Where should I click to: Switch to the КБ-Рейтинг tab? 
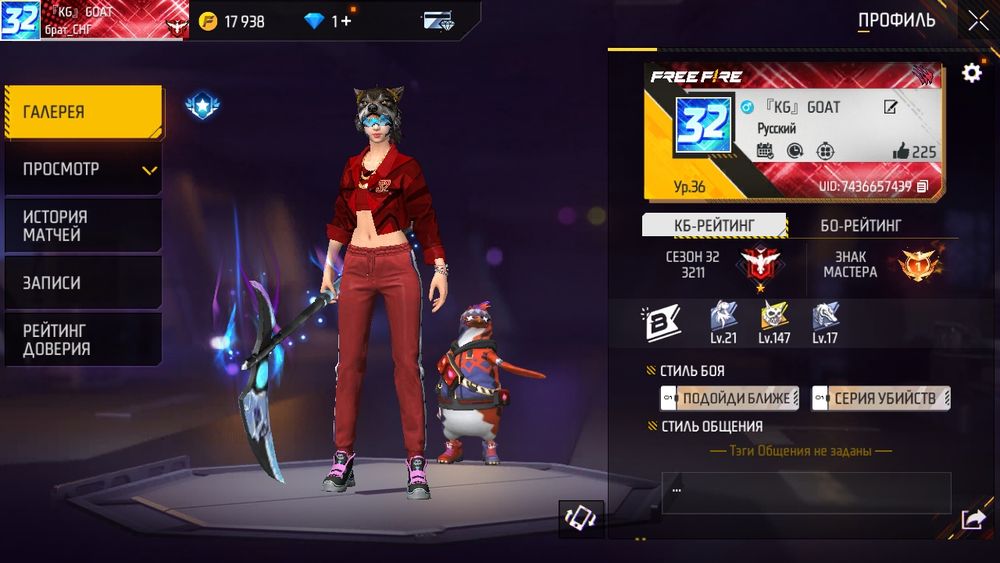[714, 225]
